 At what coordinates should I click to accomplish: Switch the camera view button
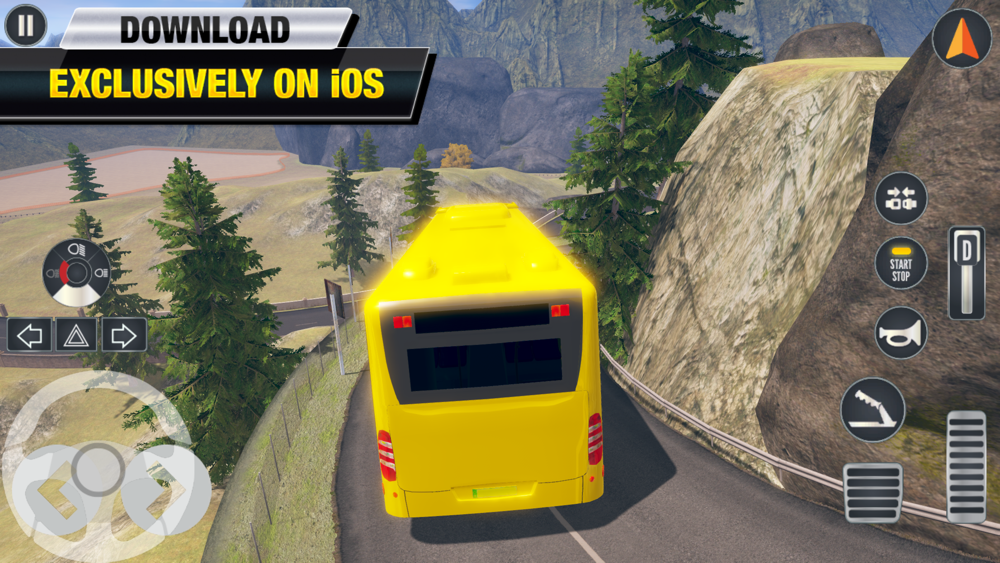click(x=901, y=198)
